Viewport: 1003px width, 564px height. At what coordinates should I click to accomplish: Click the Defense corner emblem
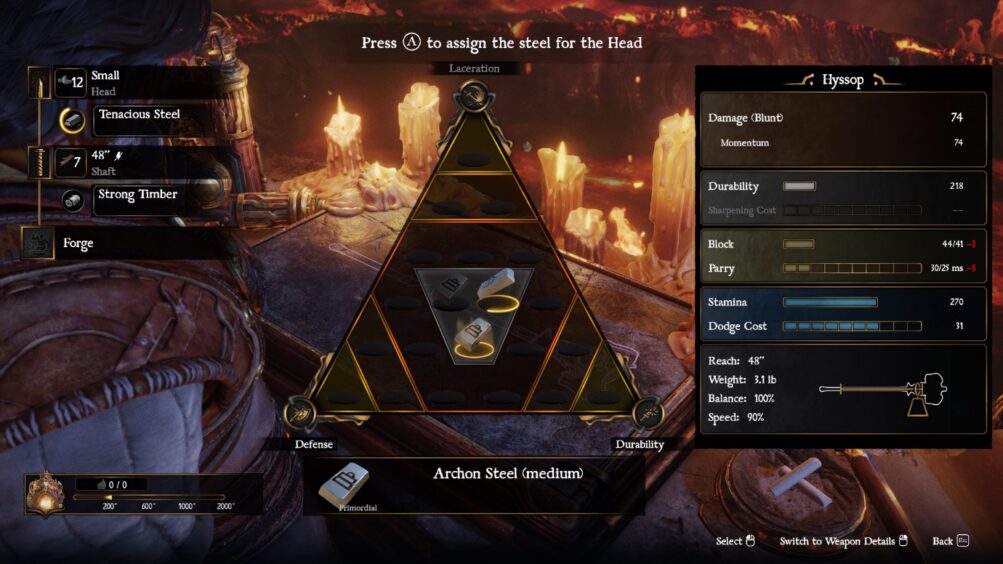(303, 412)
